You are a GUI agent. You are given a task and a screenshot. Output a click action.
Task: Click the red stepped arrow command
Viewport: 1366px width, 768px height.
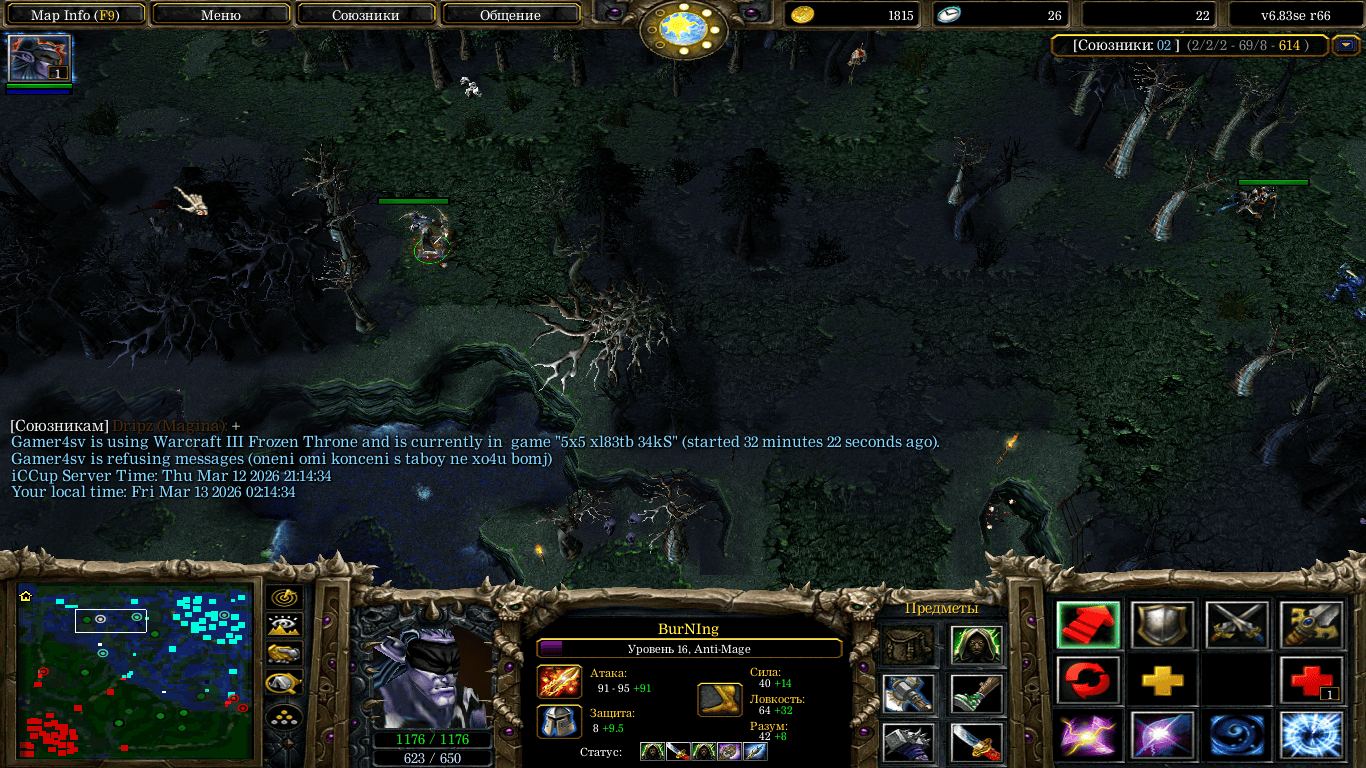pos(1088,625)
